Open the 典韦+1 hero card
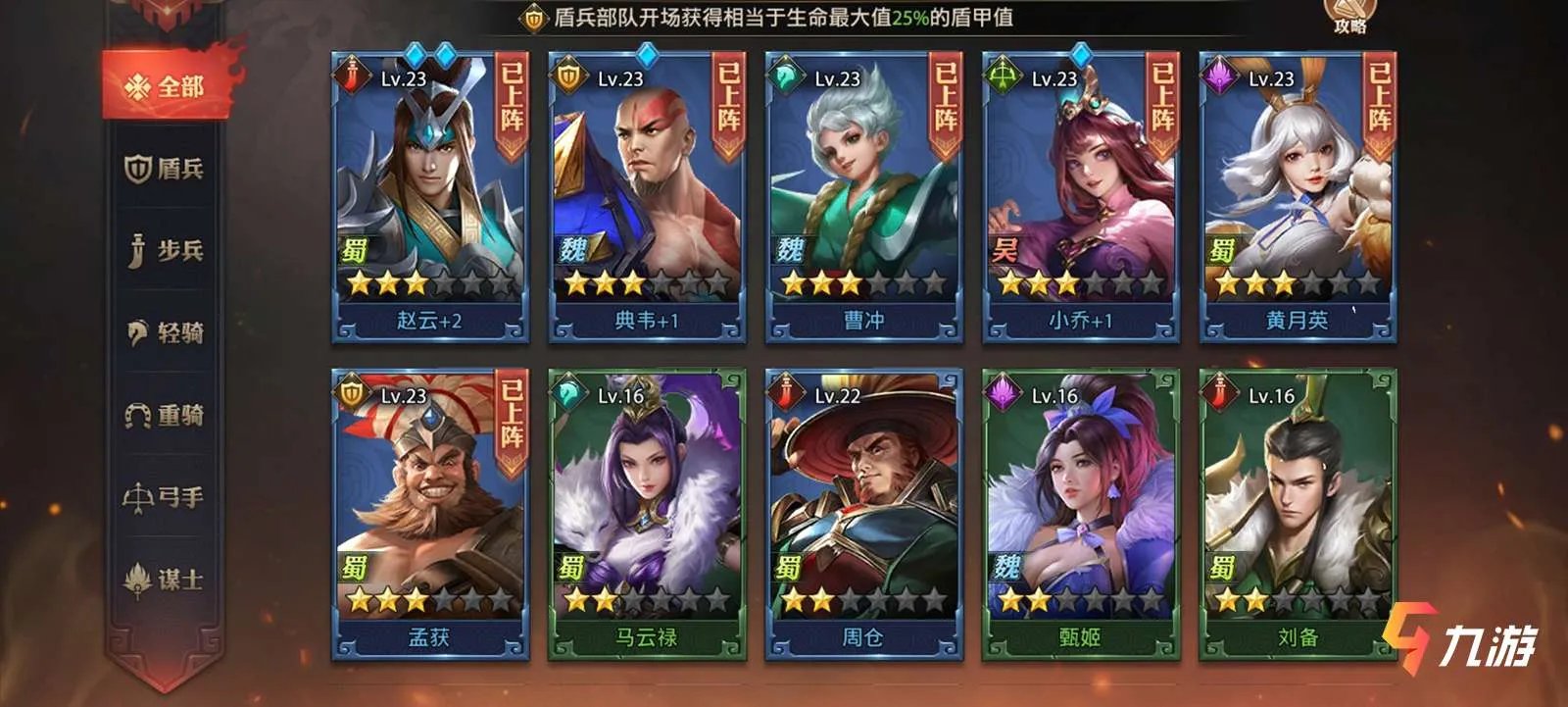 point(647,196)
